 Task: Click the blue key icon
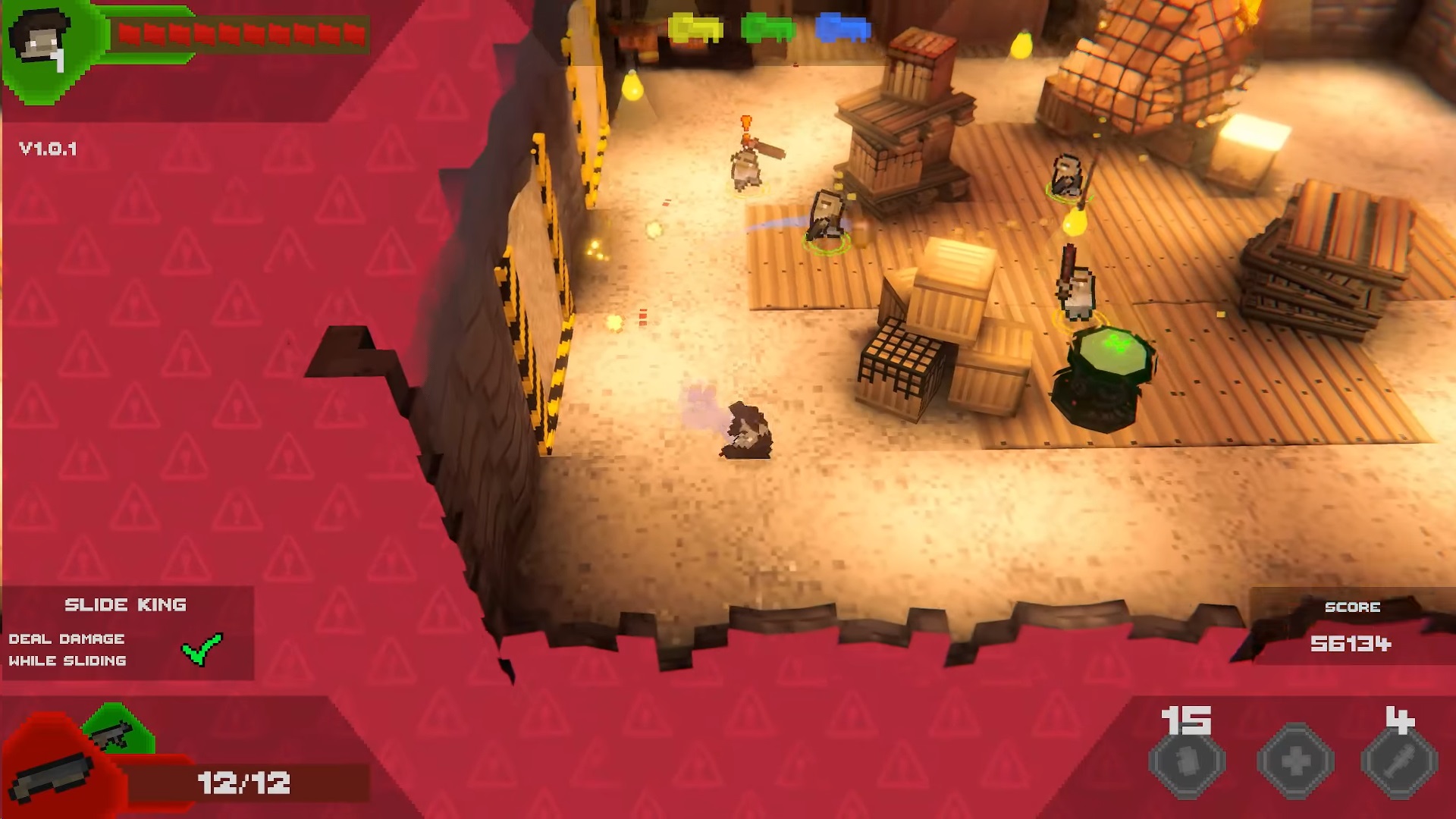click(x=842, y=30)
